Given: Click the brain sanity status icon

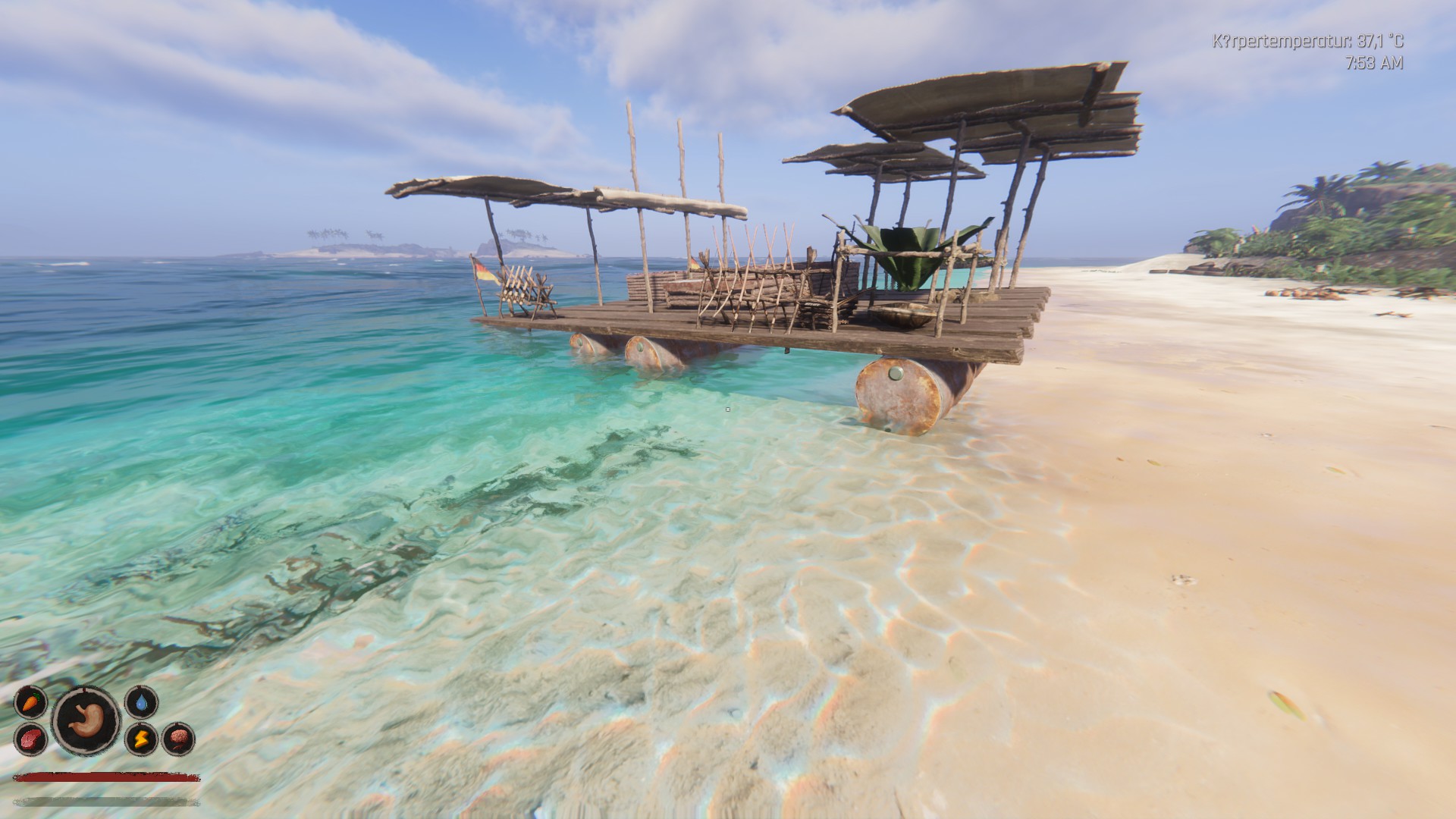Looking at the screenshot, I should [x=179, y=739].
